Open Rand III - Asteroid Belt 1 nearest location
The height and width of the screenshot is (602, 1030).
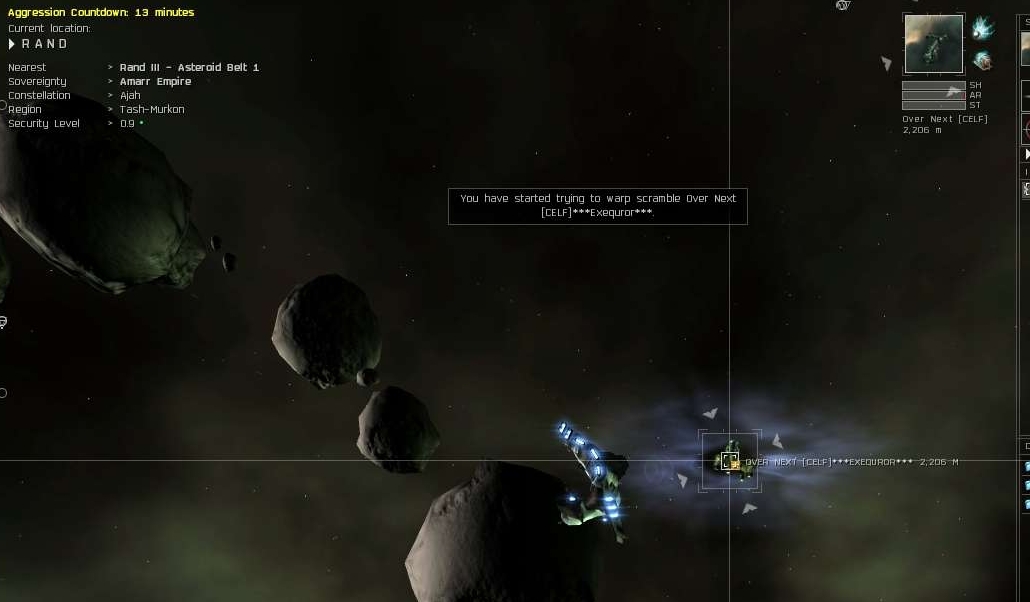click(189, 67)
